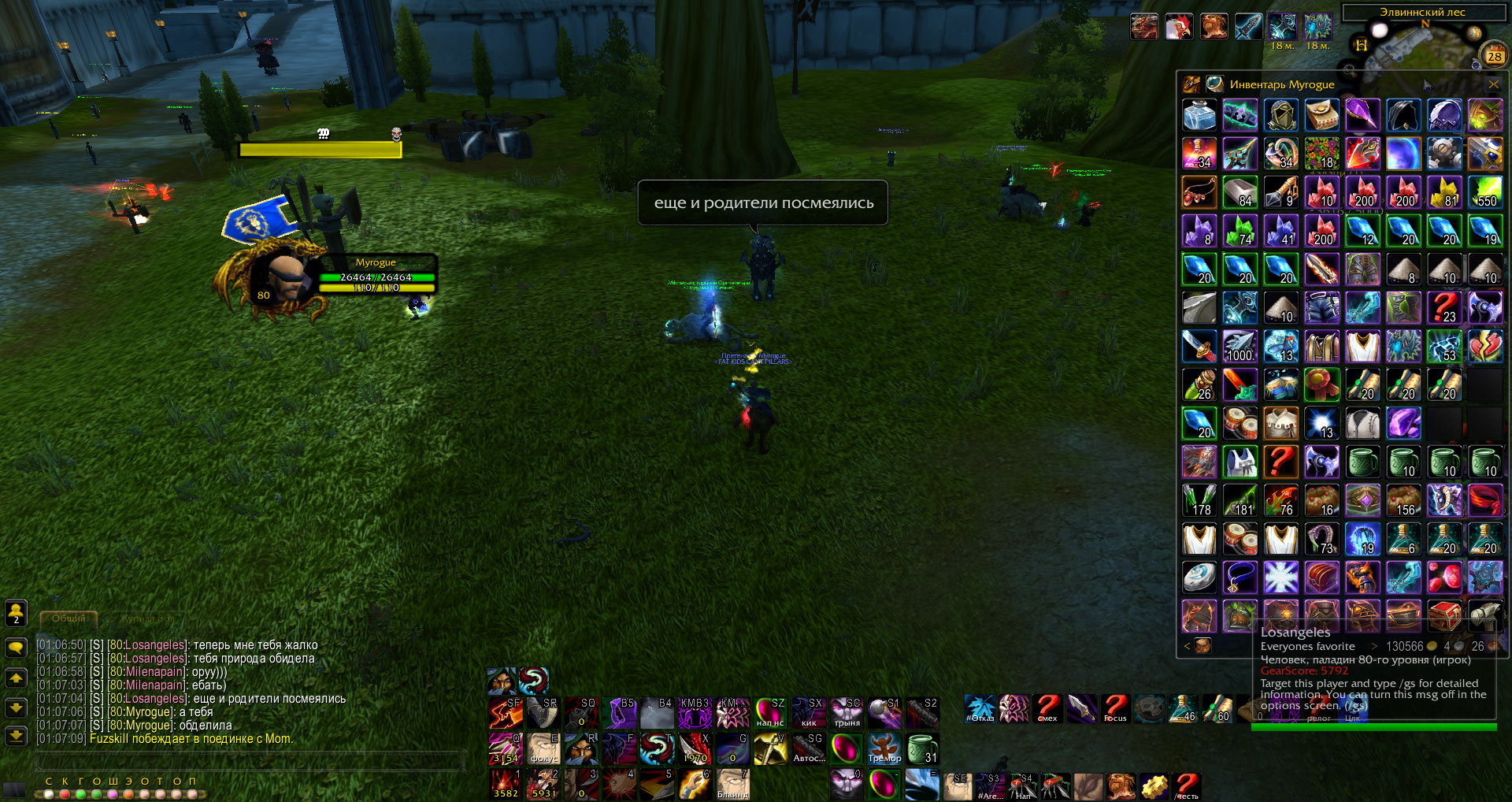
Task: Use the Тремор totem action button
Action: click(884, 748)
